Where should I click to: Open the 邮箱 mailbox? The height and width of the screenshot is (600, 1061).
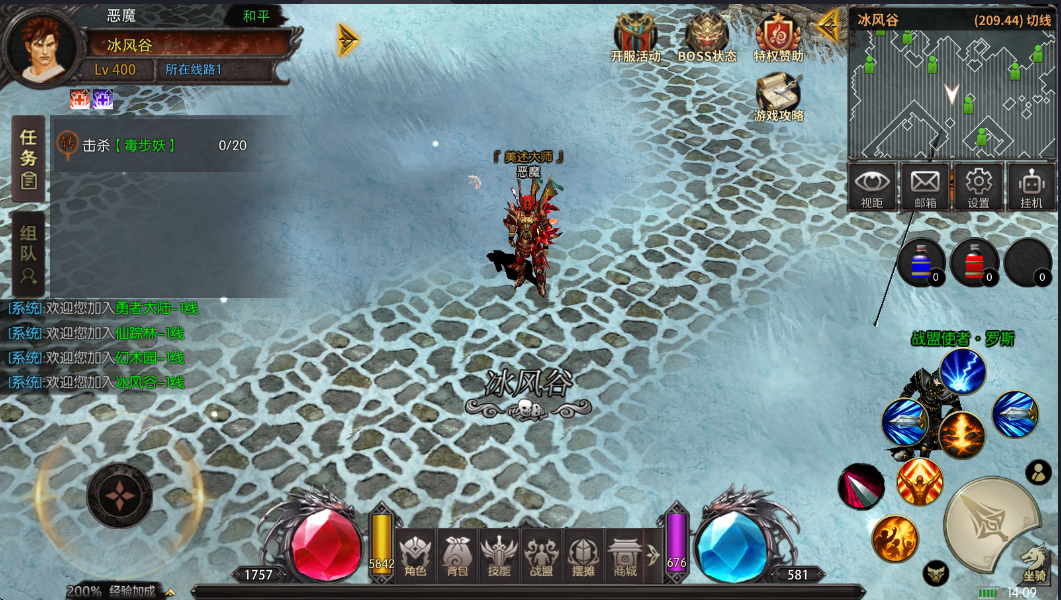coord(925,188)
